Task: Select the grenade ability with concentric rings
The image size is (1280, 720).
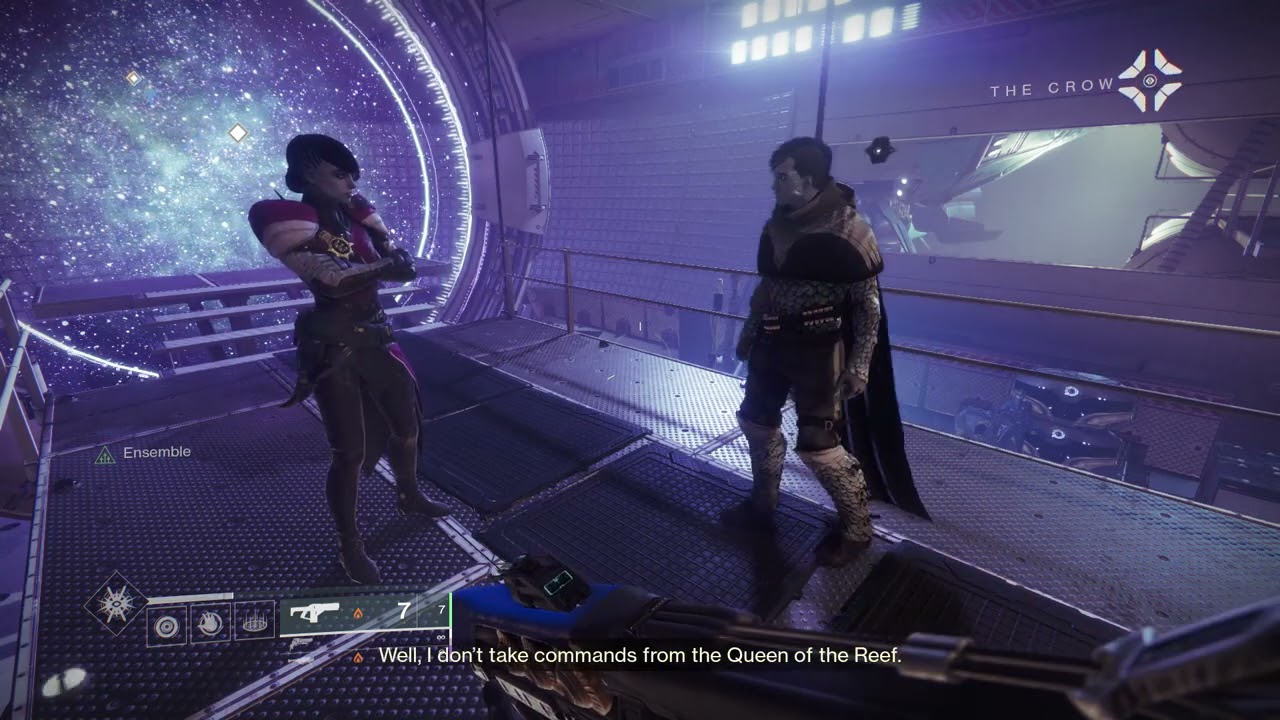Action: (166, 624)
